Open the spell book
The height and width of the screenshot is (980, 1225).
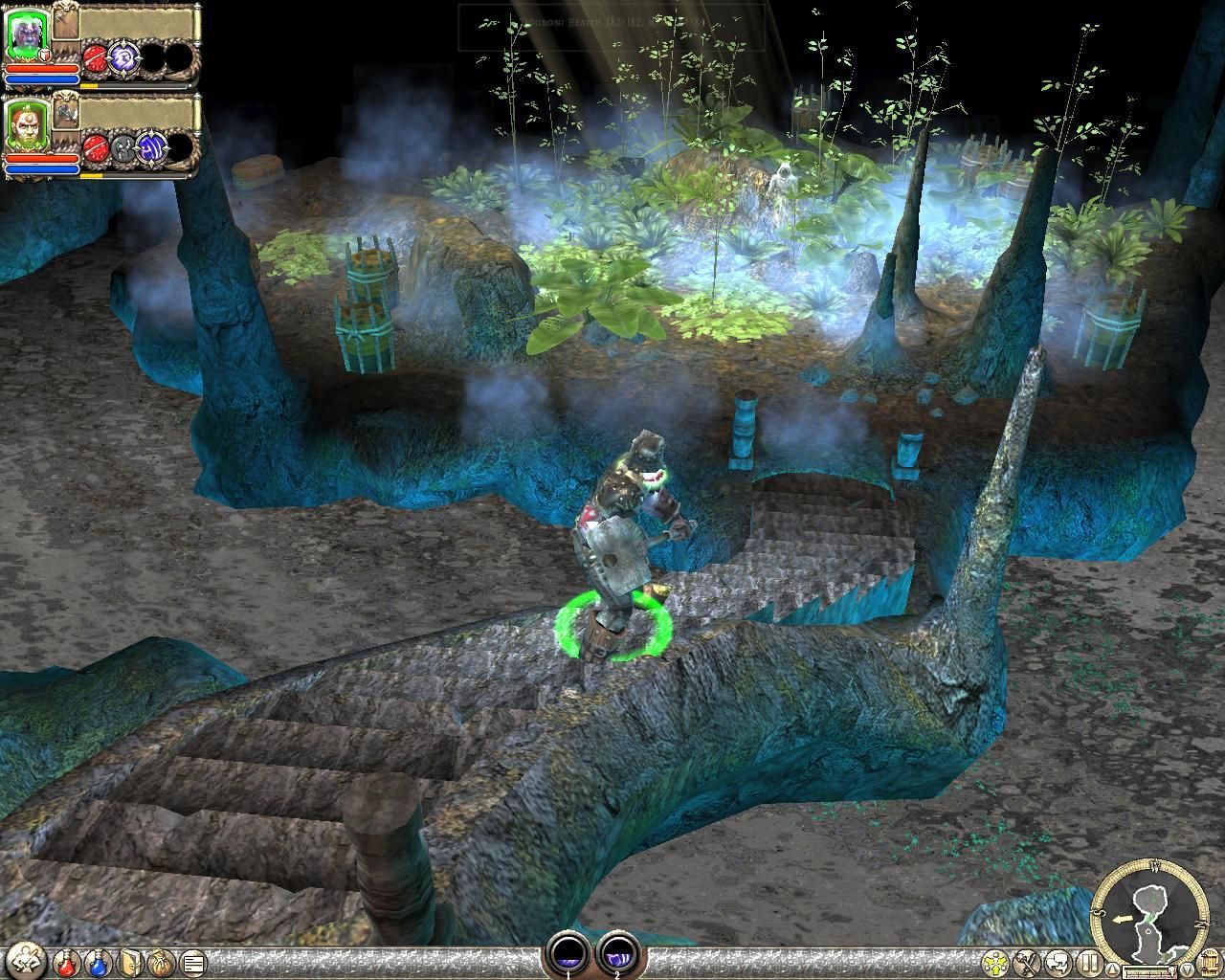tap(131, 962)
